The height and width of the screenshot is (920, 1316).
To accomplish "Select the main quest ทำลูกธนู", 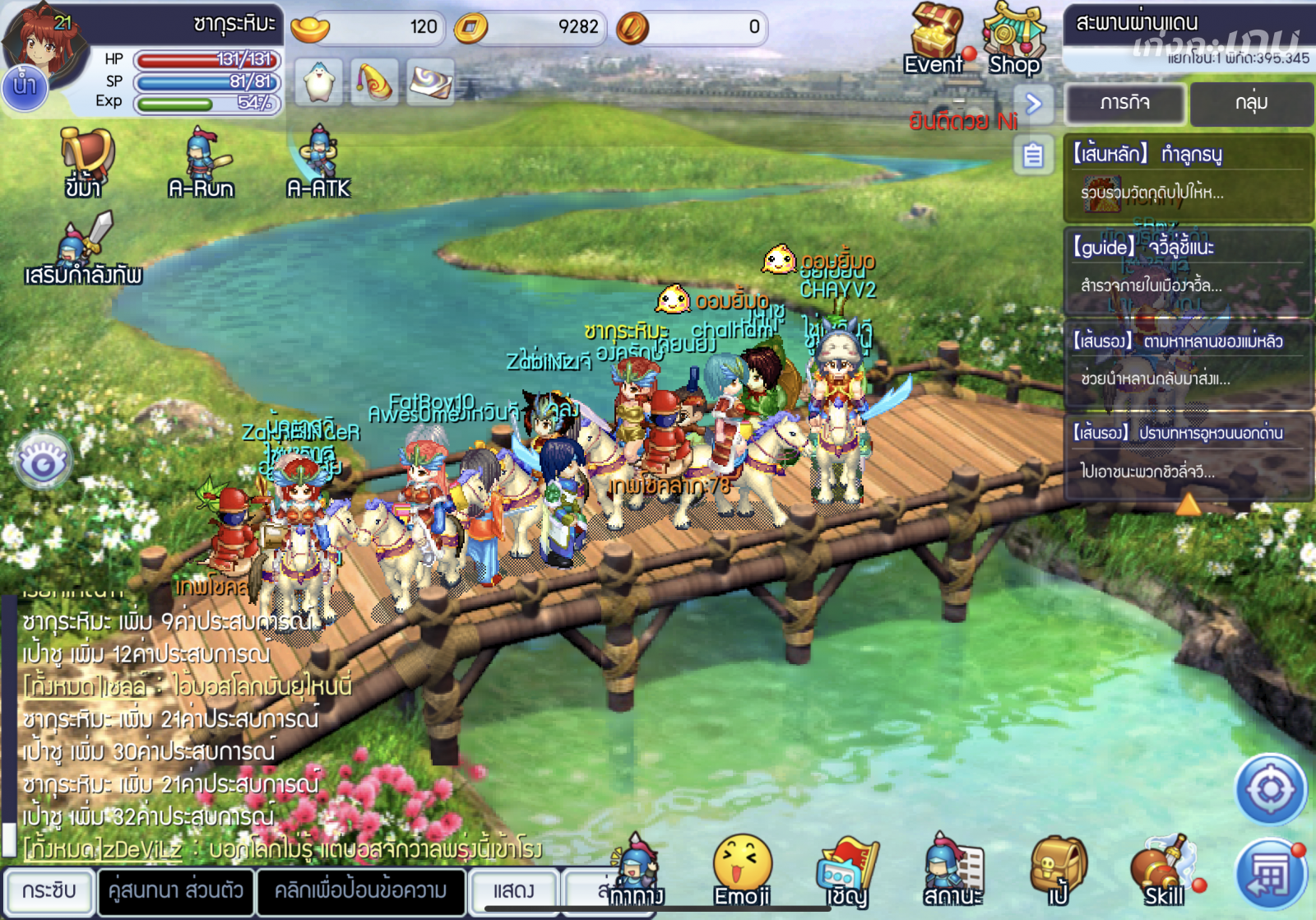I will pyautogui.click(x=1188, y=175).
